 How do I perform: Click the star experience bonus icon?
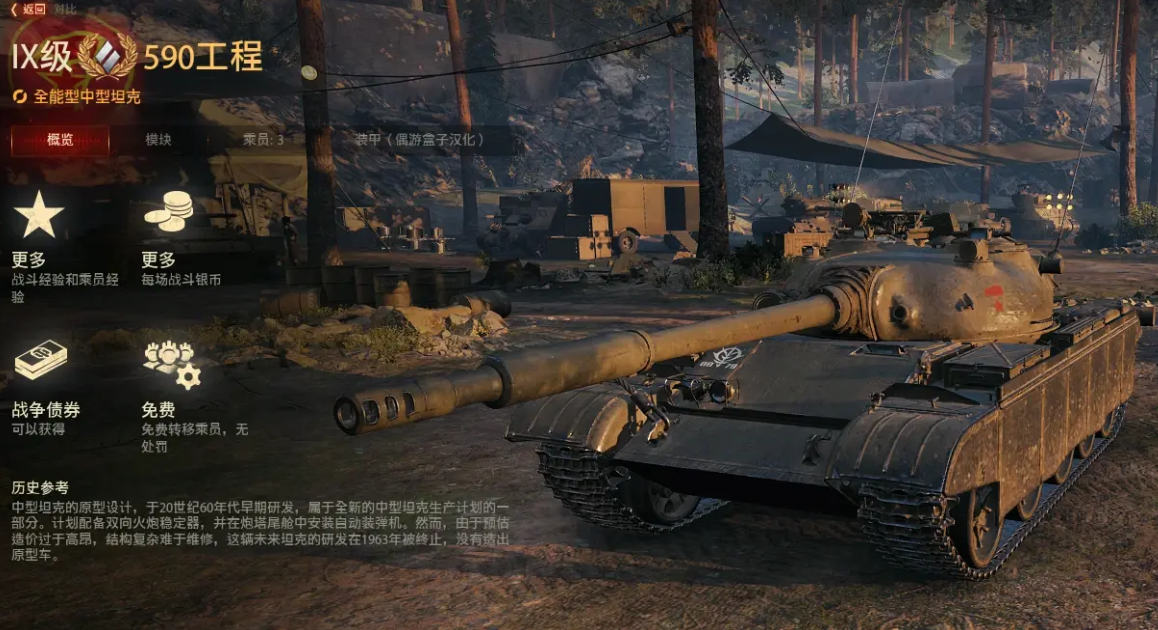tap(39, 214)
